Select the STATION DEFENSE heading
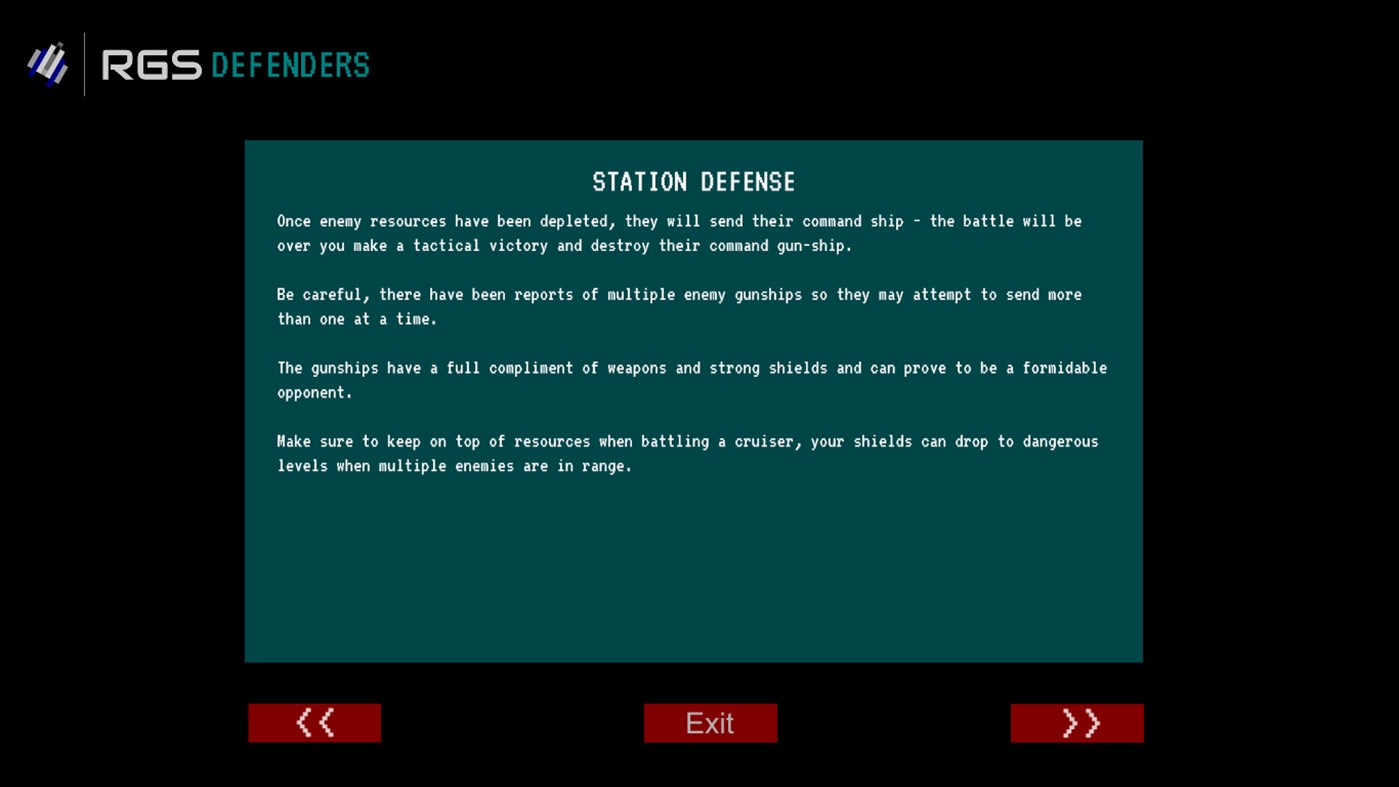 [x=694, y=182]
